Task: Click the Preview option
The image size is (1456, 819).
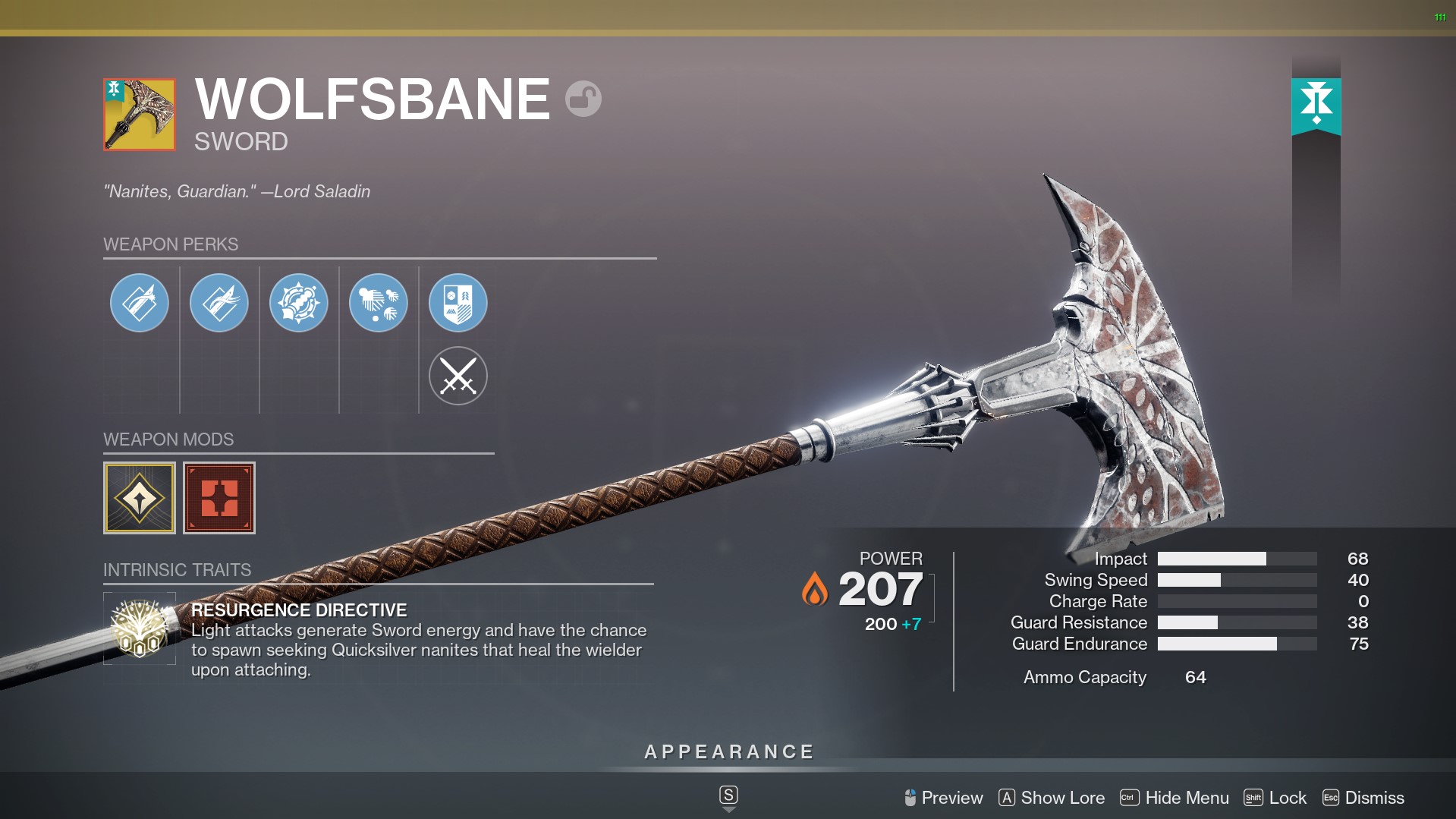Action: pos(943,798)
